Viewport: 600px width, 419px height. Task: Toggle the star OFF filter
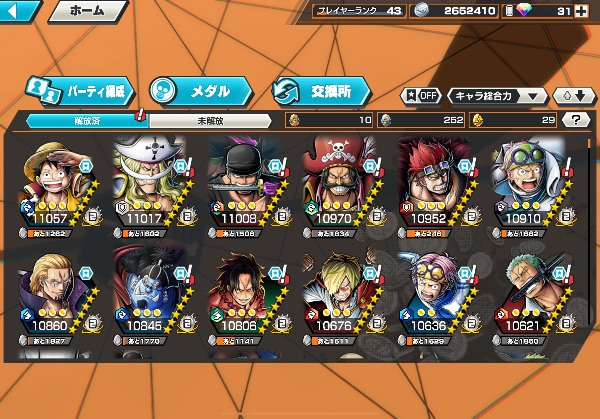pos(421,96)
